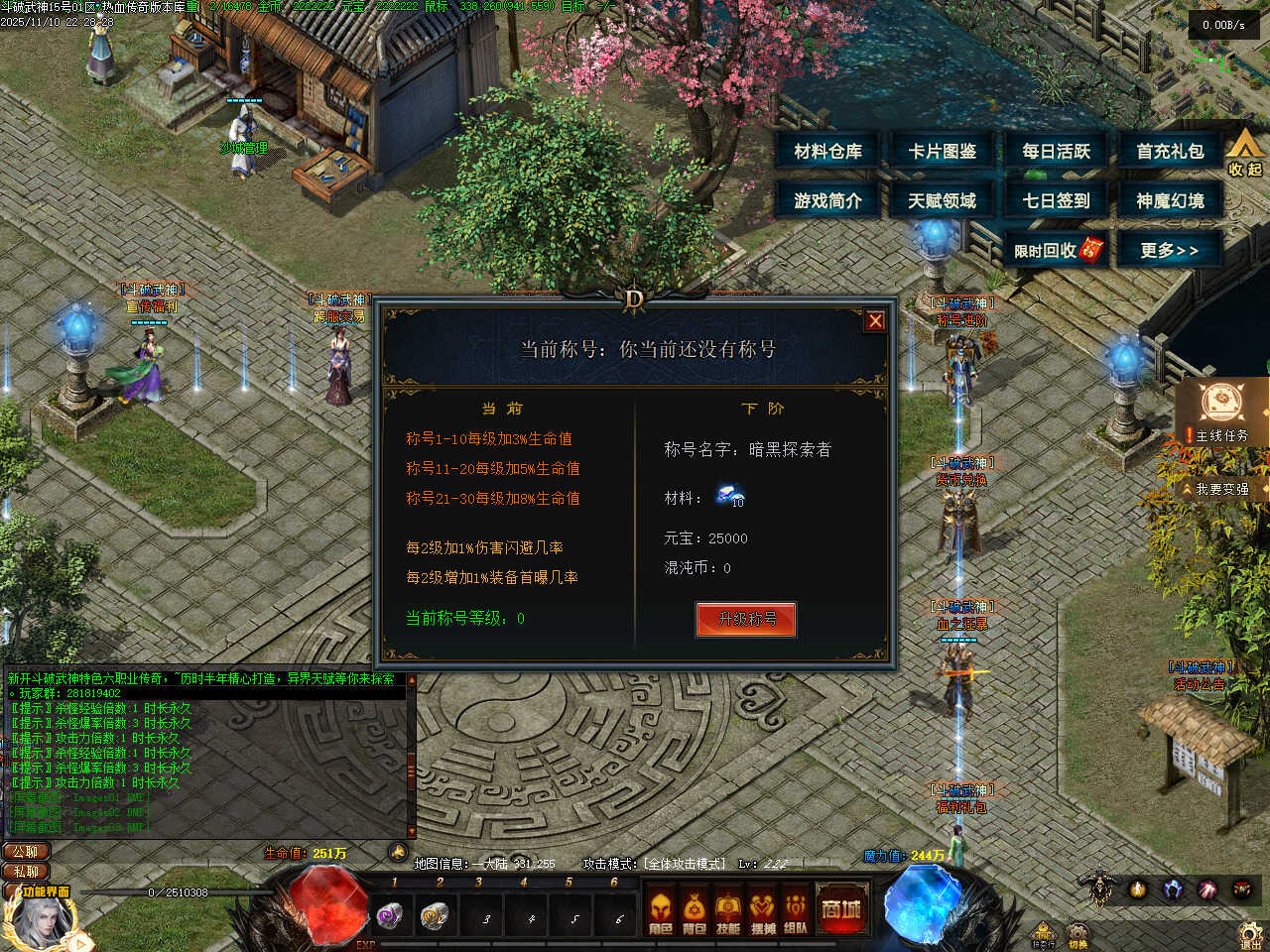Claim the 首充礼包 first-recharge gift
1270x952 pixels.
[x=1170, y=152]
